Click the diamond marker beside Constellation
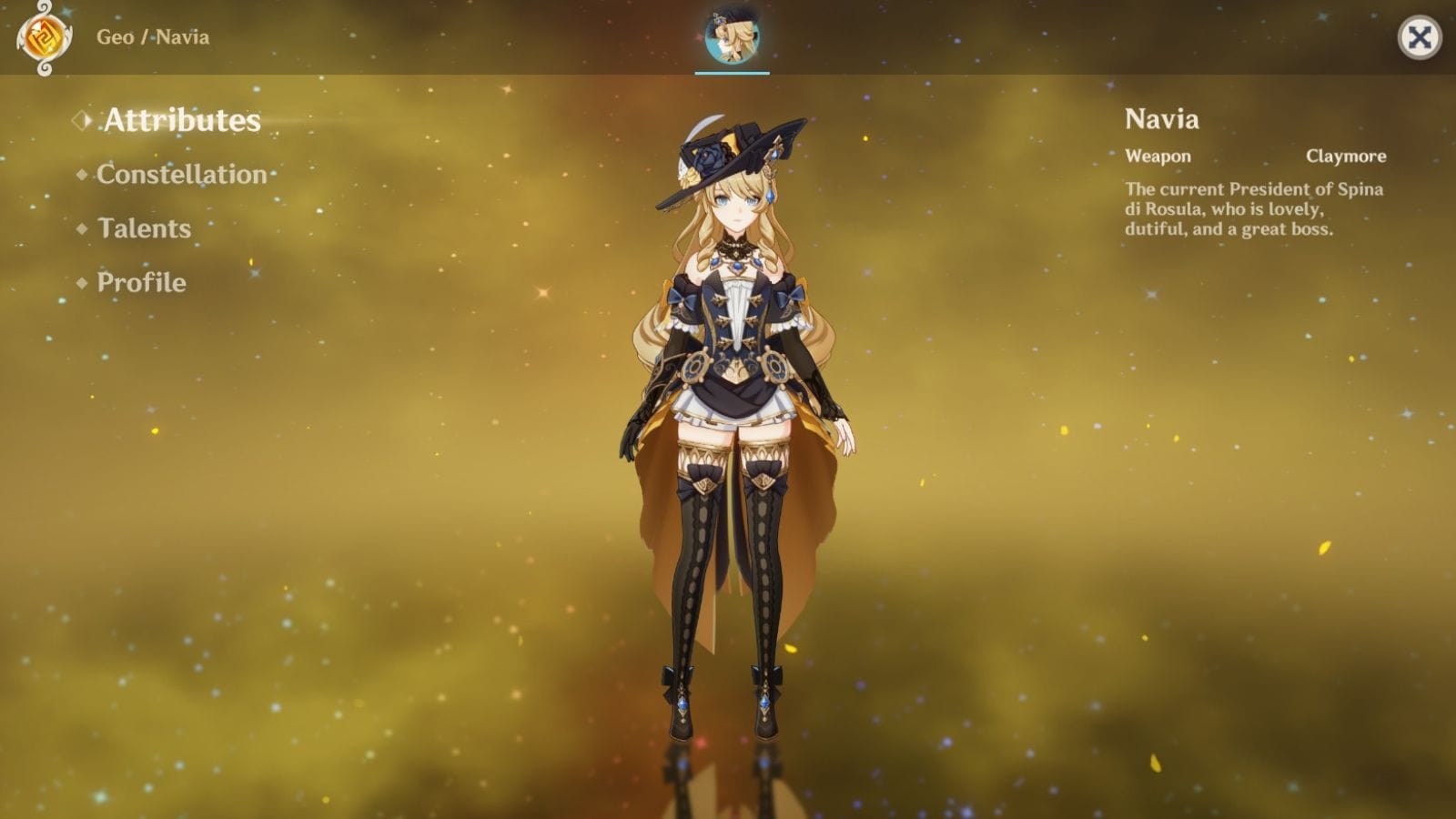1456x819 pixels. pyautogui.click(x=84, y=175)
